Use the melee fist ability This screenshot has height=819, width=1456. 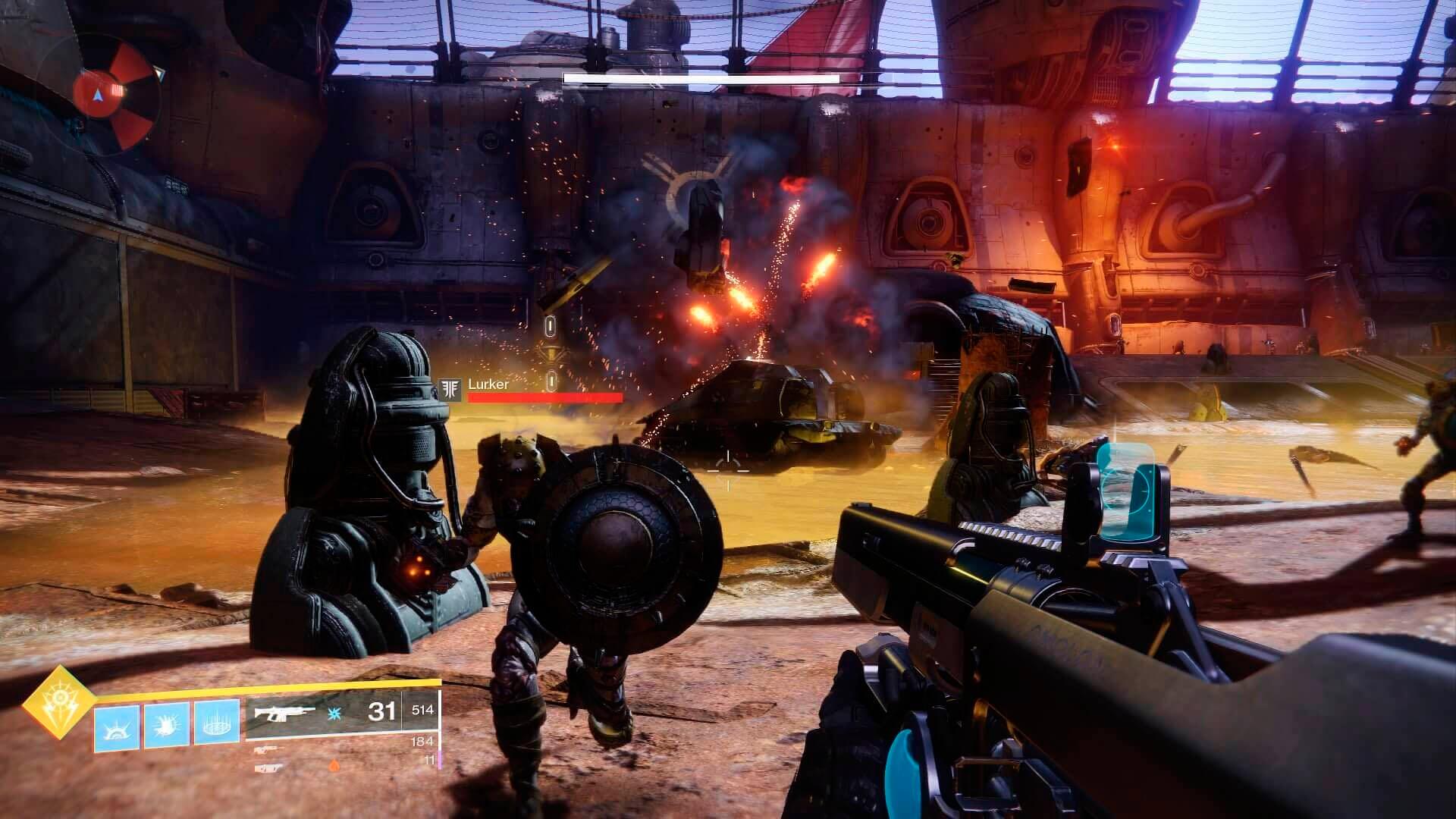[x=167, y=726]
